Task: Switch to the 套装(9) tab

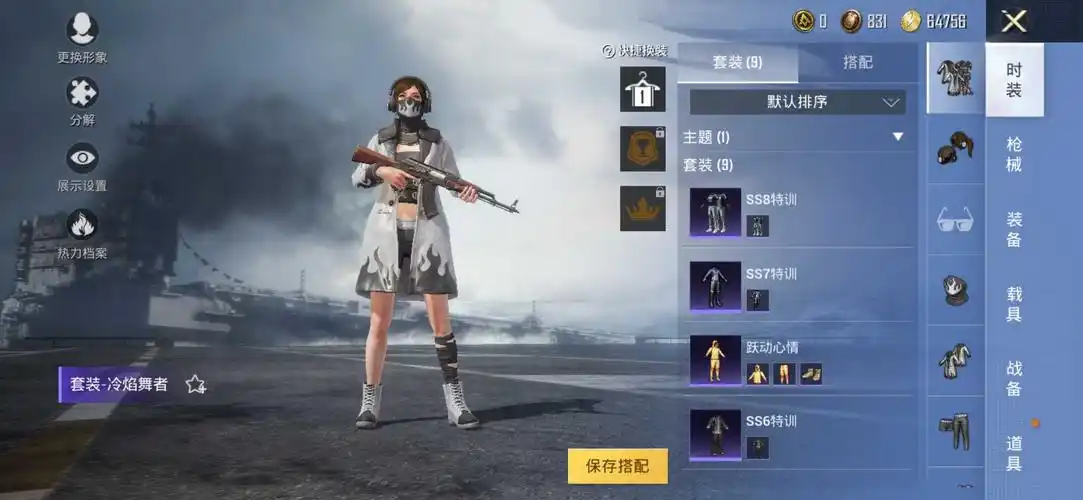Action: coord(737,62)
